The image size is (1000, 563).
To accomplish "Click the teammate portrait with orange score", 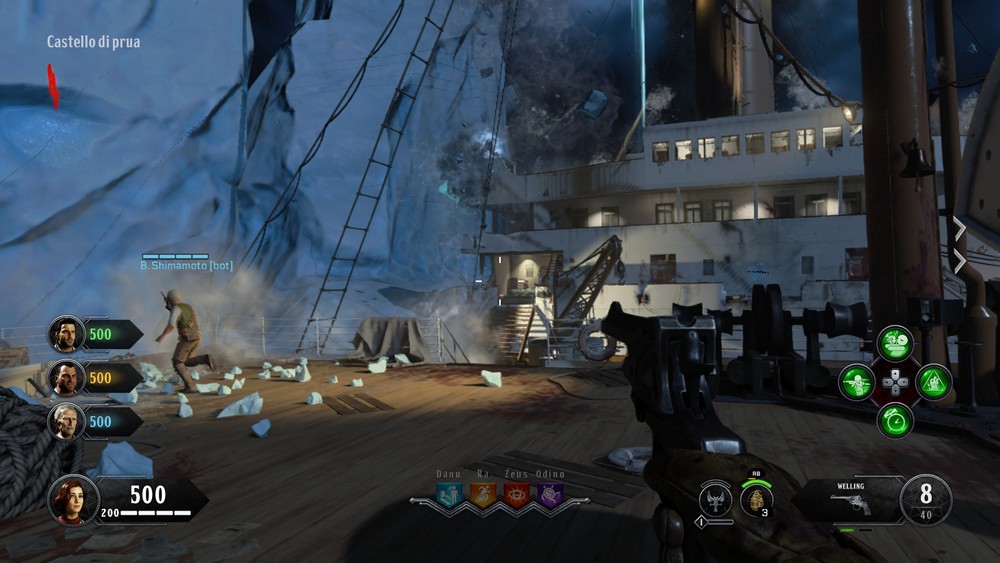I will [67, 378].
